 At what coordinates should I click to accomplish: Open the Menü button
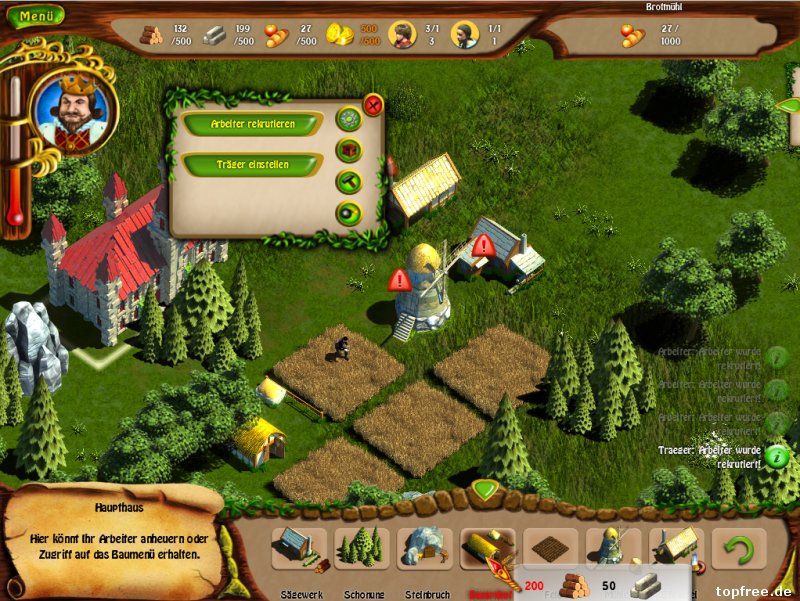35,16
